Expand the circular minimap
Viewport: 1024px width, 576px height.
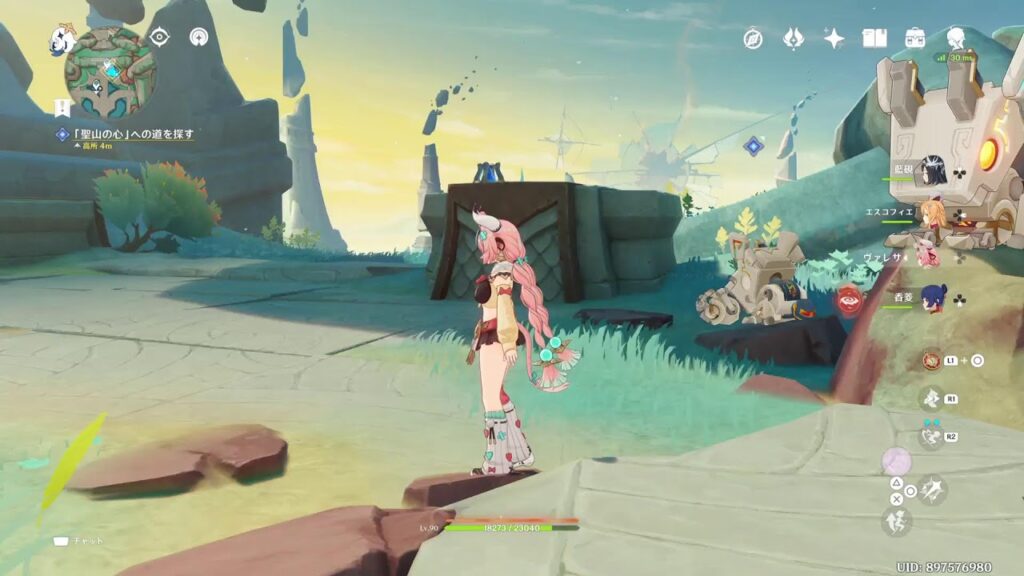tap(110, 72)
